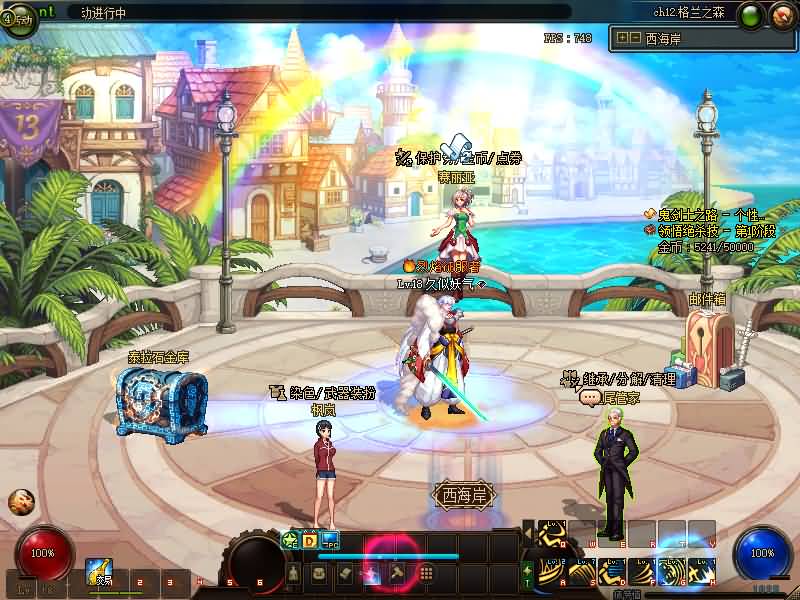
Task: Expand the minimap with the plus button
Action: (x=622, y=38)
